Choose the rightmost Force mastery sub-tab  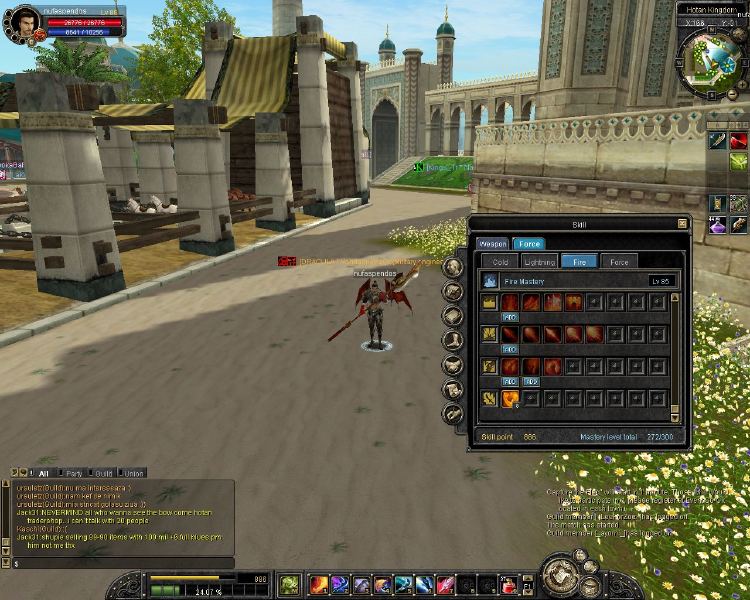619,261
